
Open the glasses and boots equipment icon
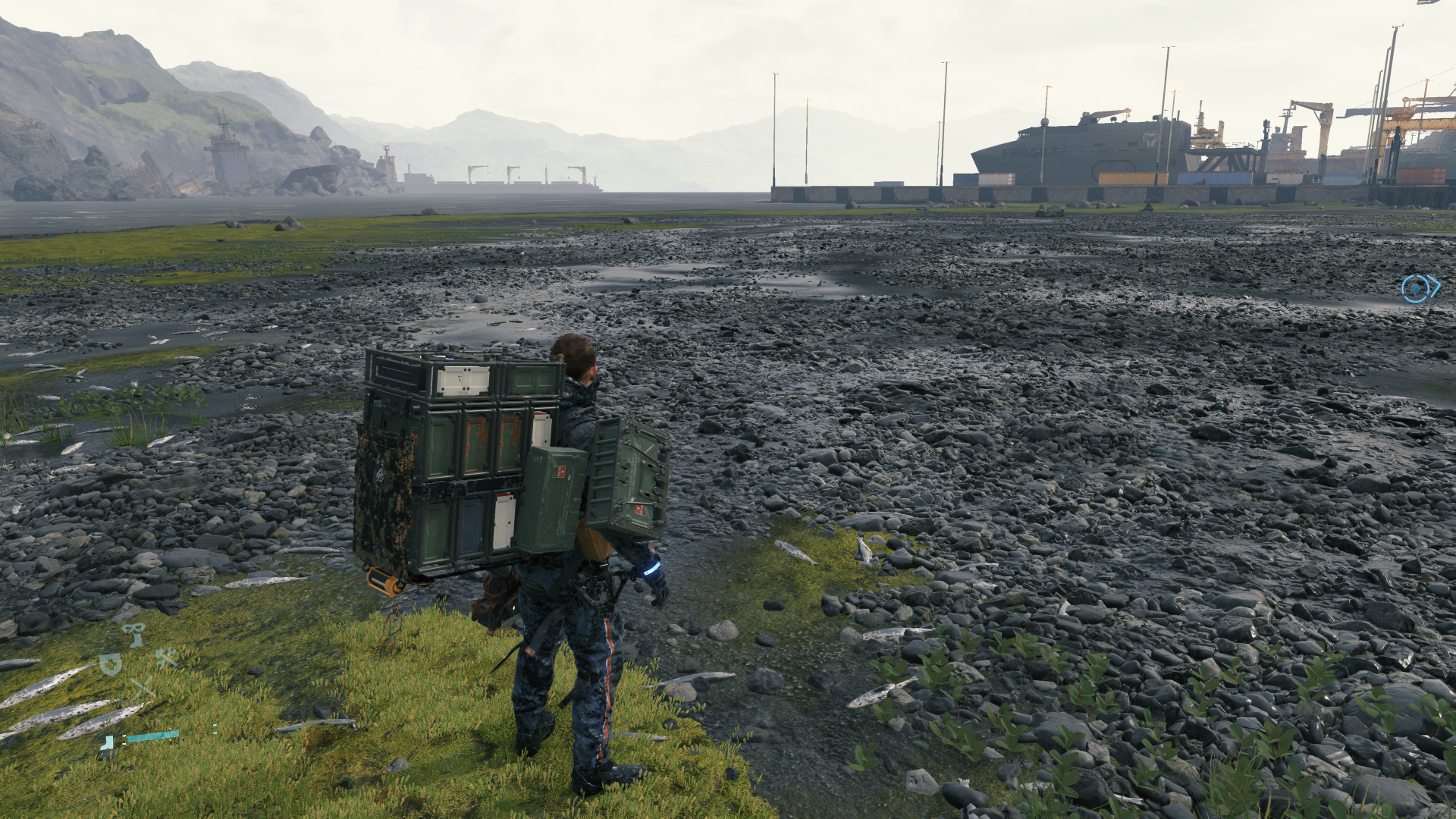tap(134, 634)
